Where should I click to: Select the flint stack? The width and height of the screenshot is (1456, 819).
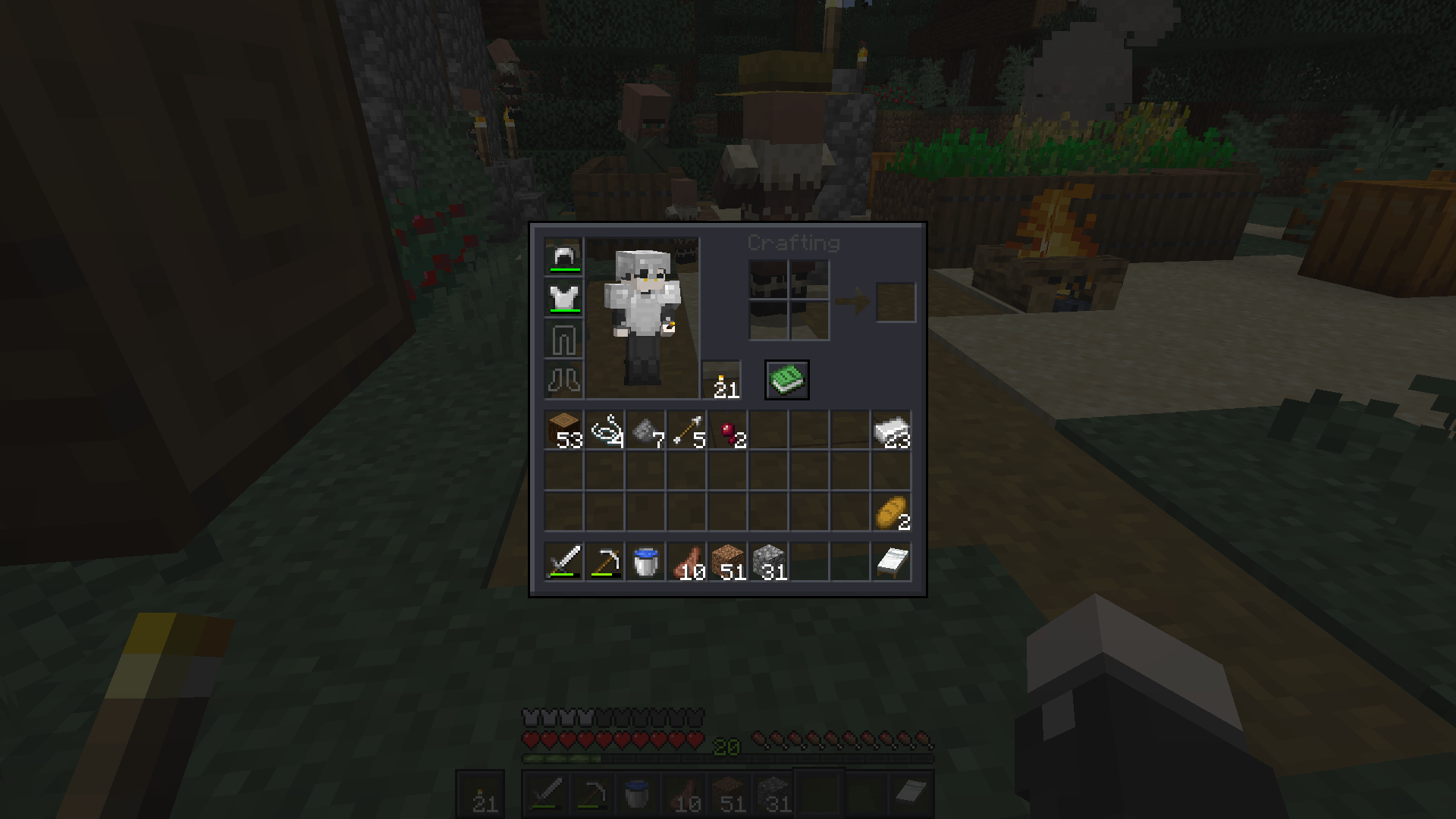[646, 431]
